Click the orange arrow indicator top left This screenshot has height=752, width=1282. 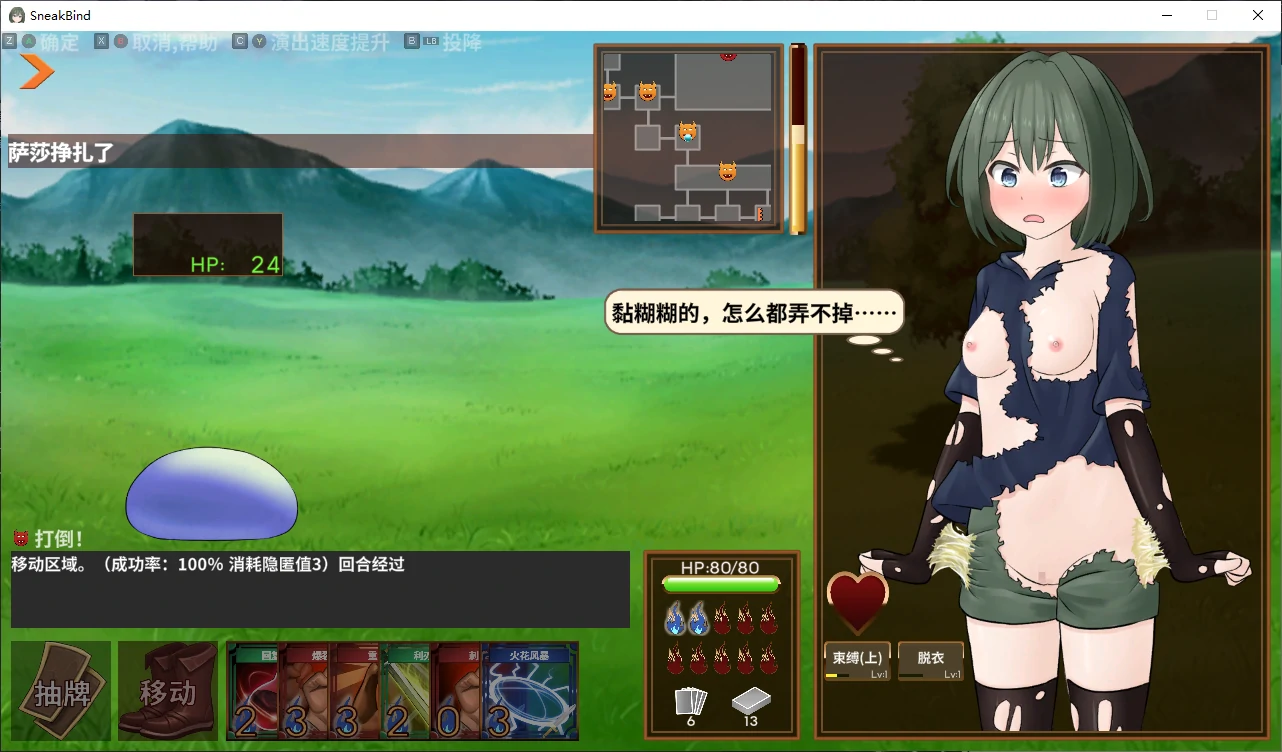click(x=35, y=71)
